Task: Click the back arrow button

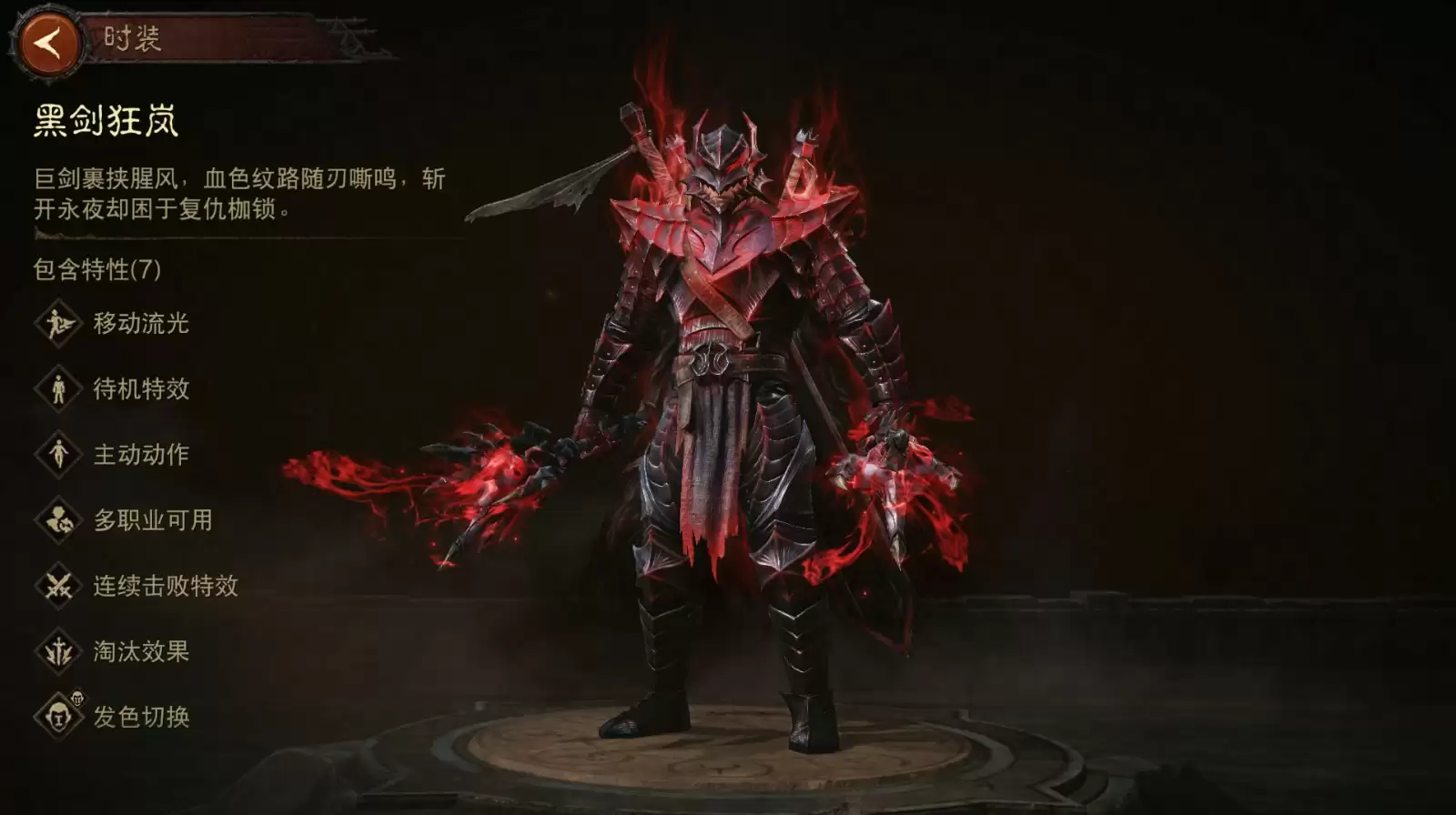Action: (x=49, y=42)
